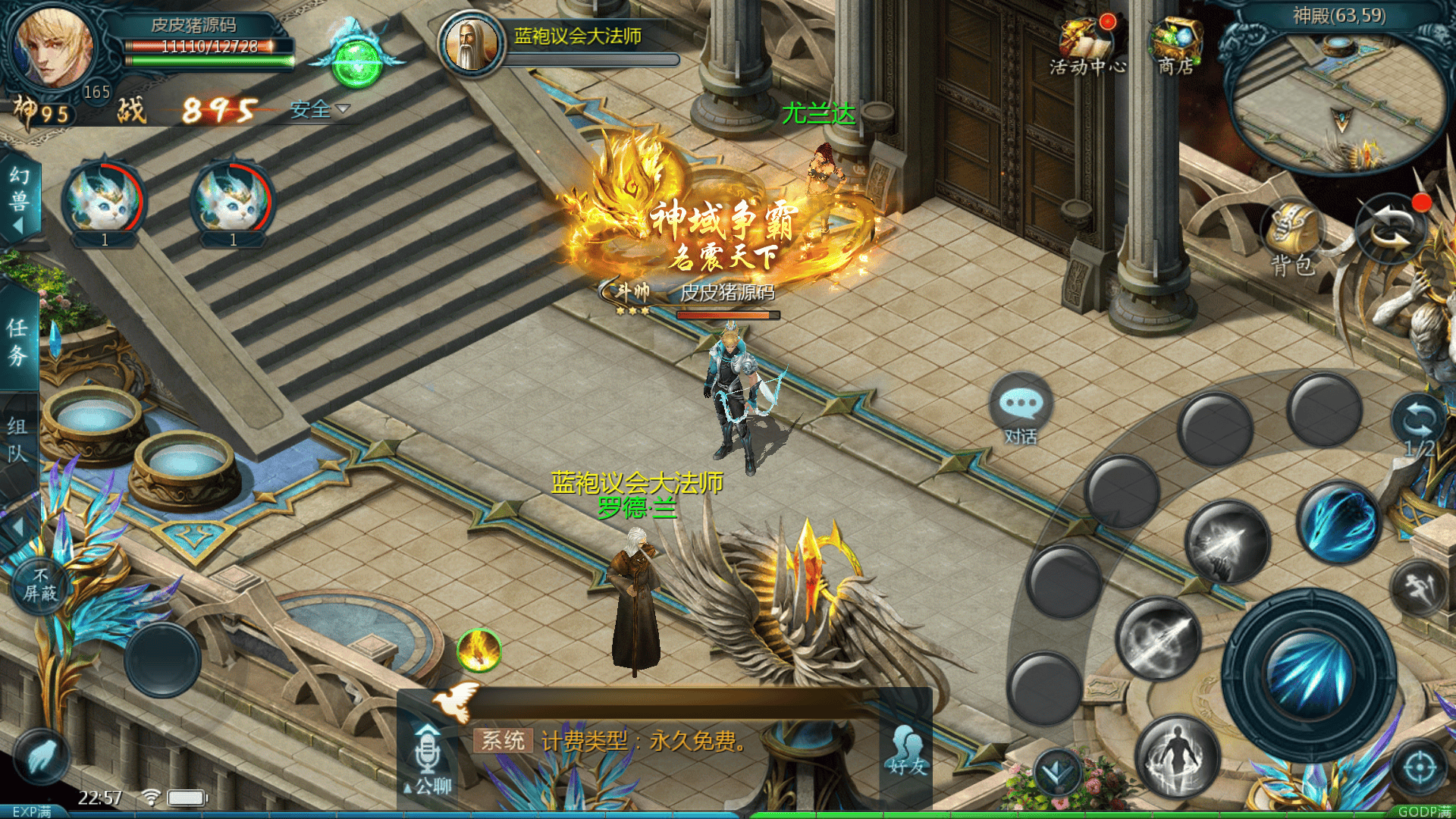Toggle the 不屏蔽 player filter button
1456x819 pixels.
[x=40, y=585]
